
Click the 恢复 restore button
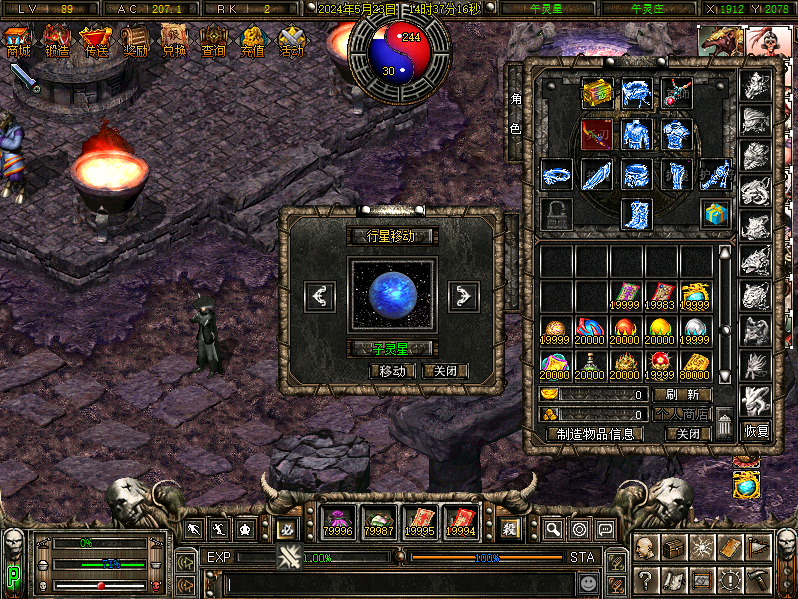coord(756,432)
